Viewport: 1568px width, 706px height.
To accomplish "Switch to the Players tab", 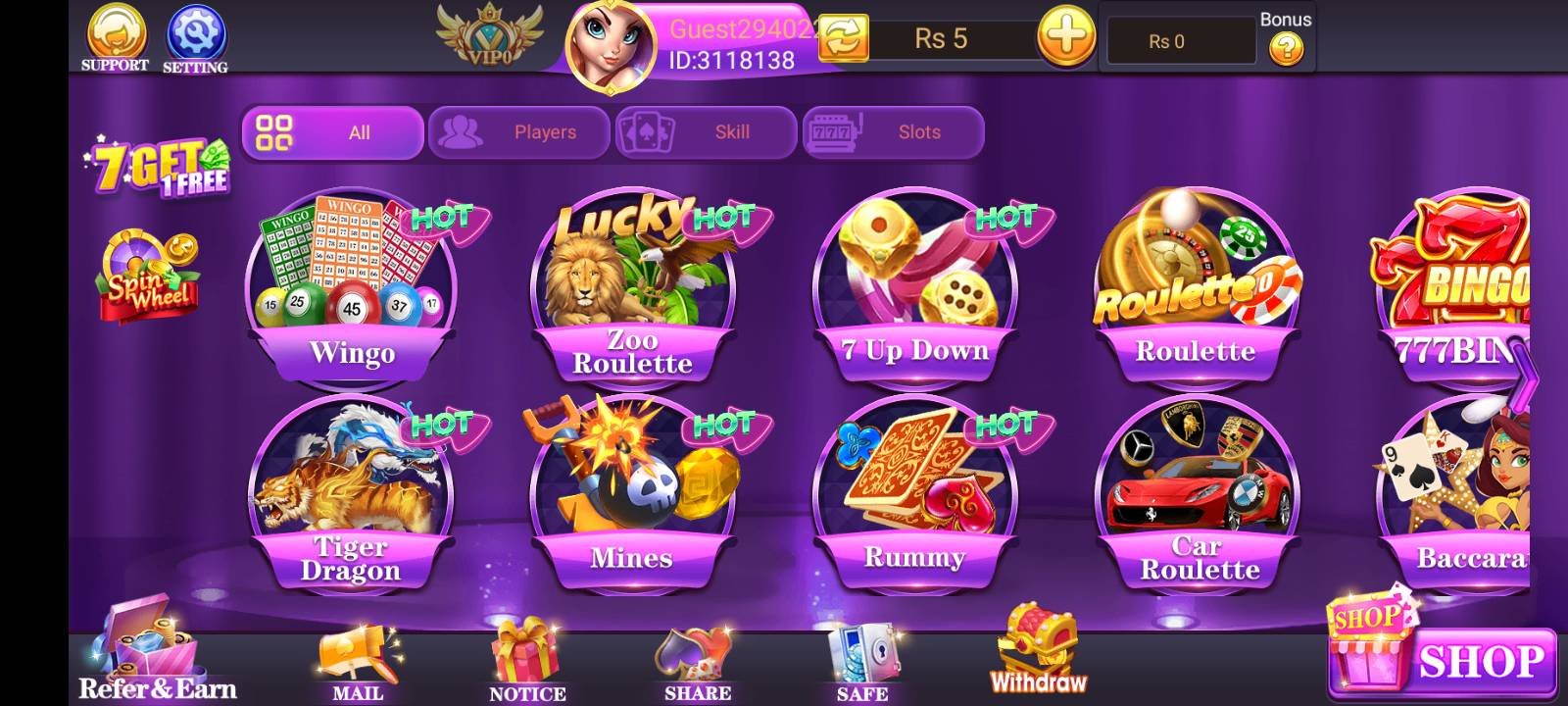I will [518, 132].
